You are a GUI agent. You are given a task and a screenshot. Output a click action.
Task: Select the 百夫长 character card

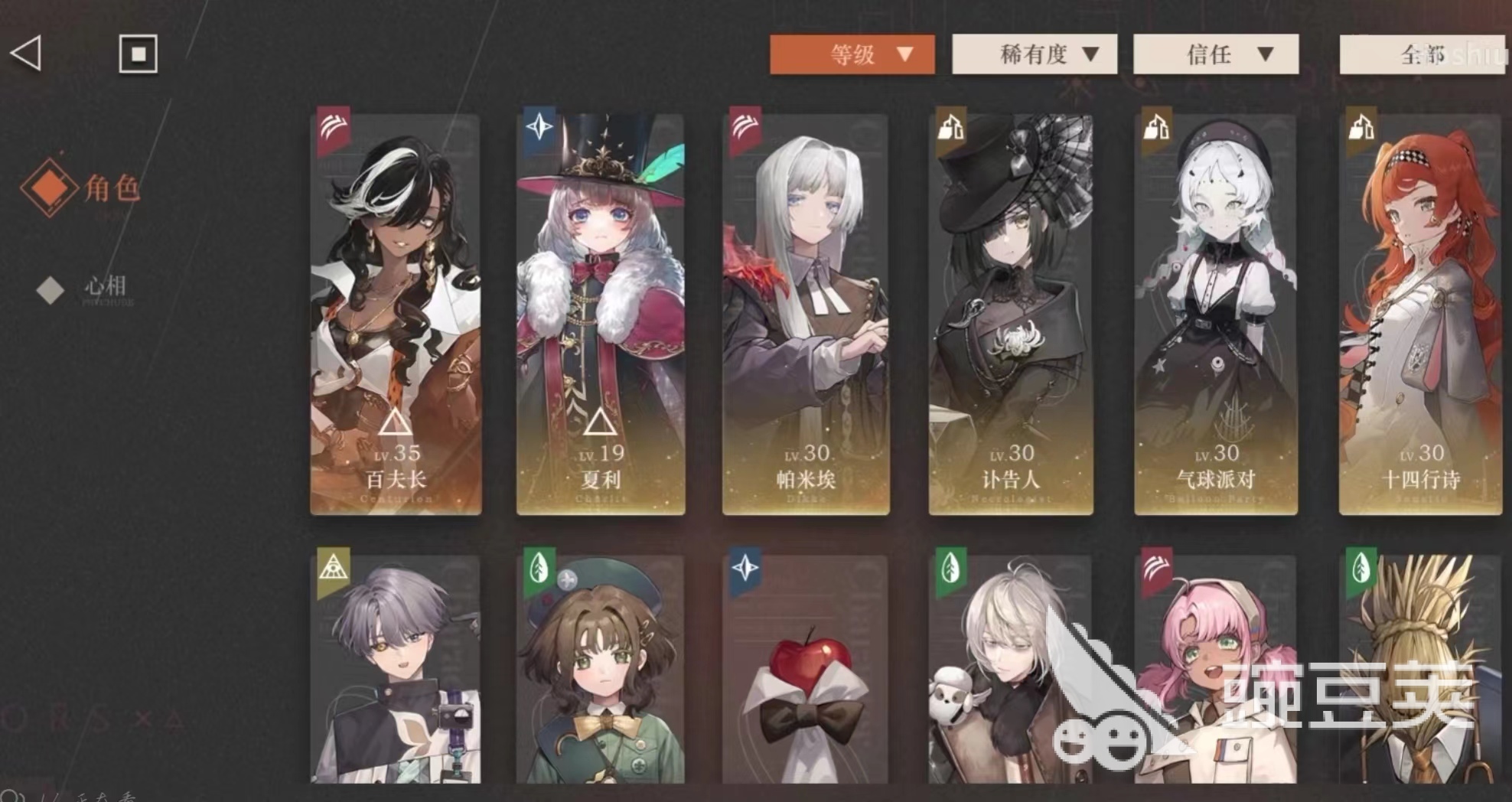pyautogui.click(x=396, y=314)
